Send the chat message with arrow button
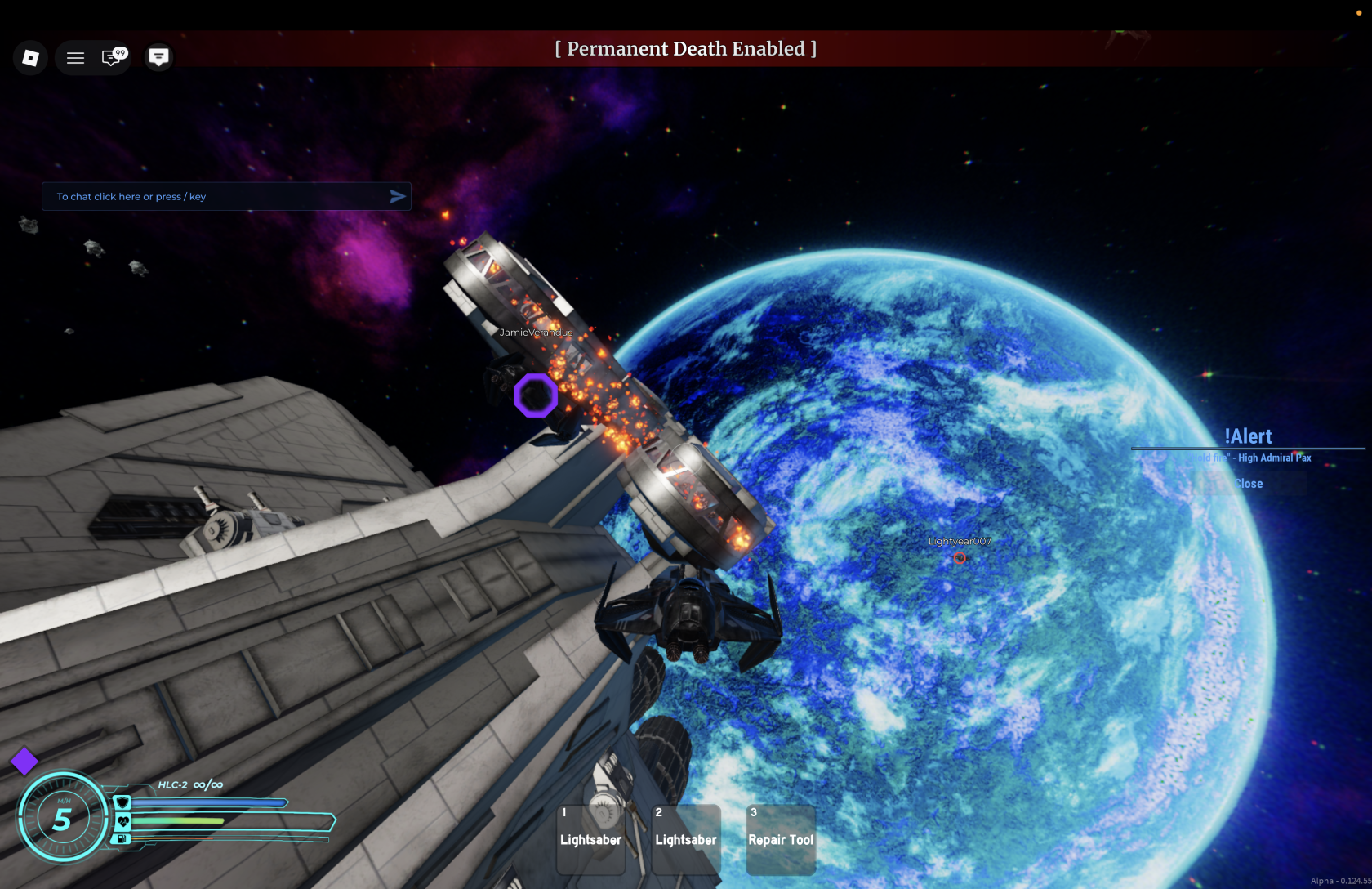The width and height of the screenshot is (1372, 889). coord(398,197)
